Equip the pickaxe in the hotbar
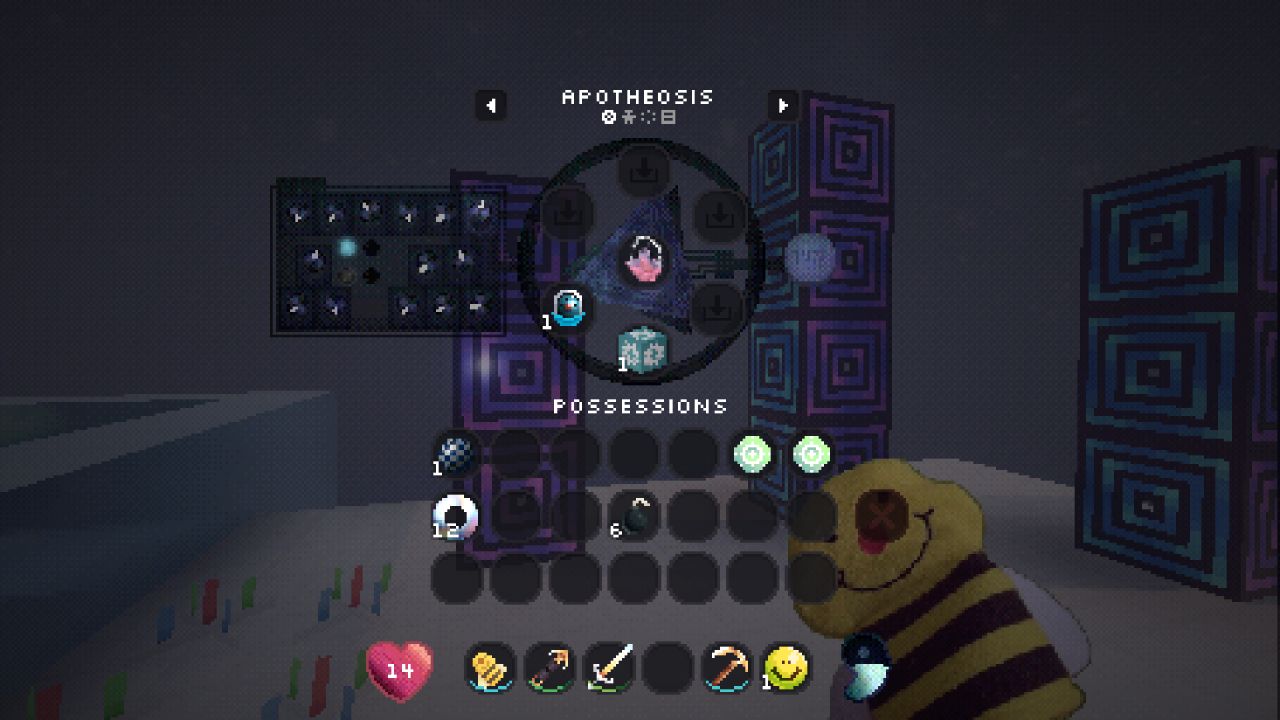Viewport: 1280px width, 720px height. (727, 667)
